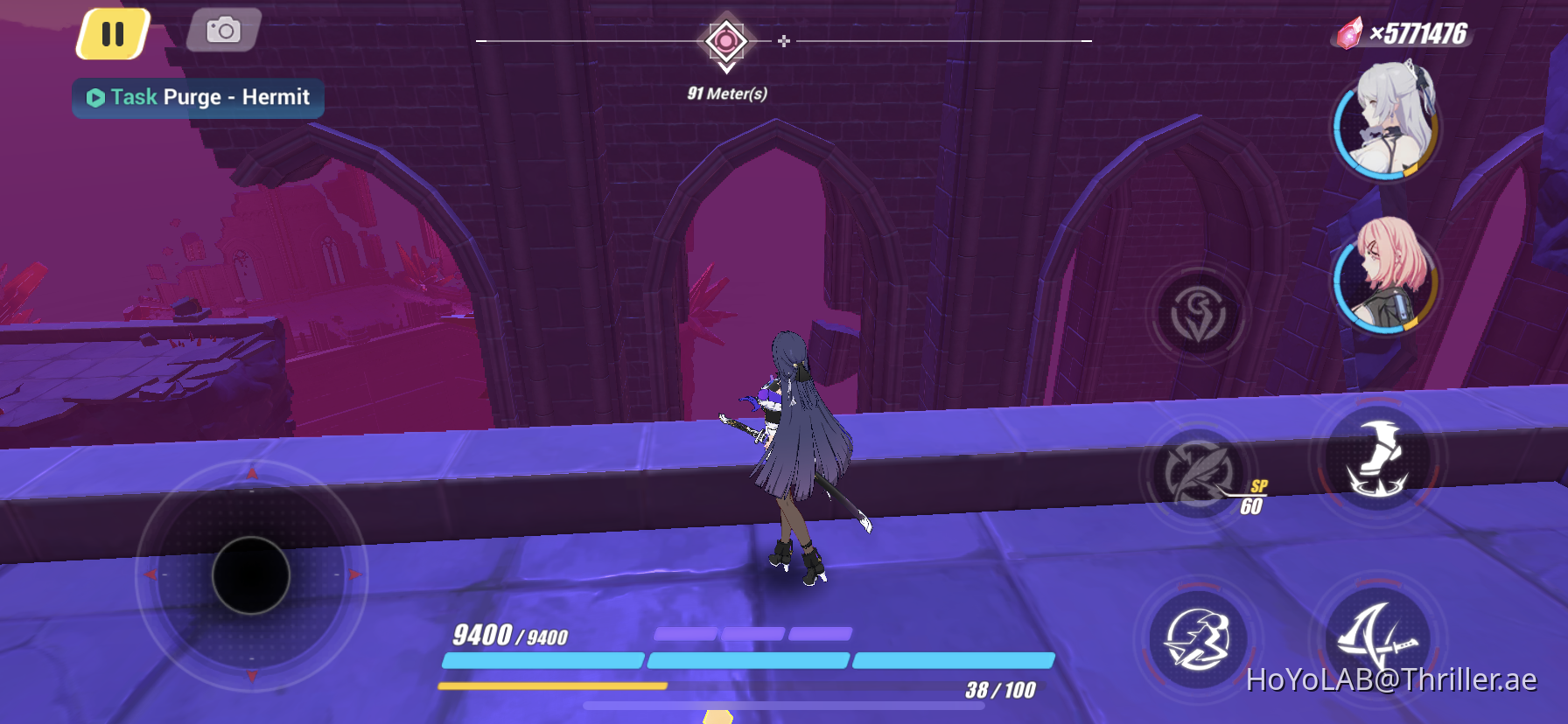Image resolution: width=1568 pixels, height=724 pixels.
Task: Select the Task label in the quest tracker
Action: click(x=133, y=97)
